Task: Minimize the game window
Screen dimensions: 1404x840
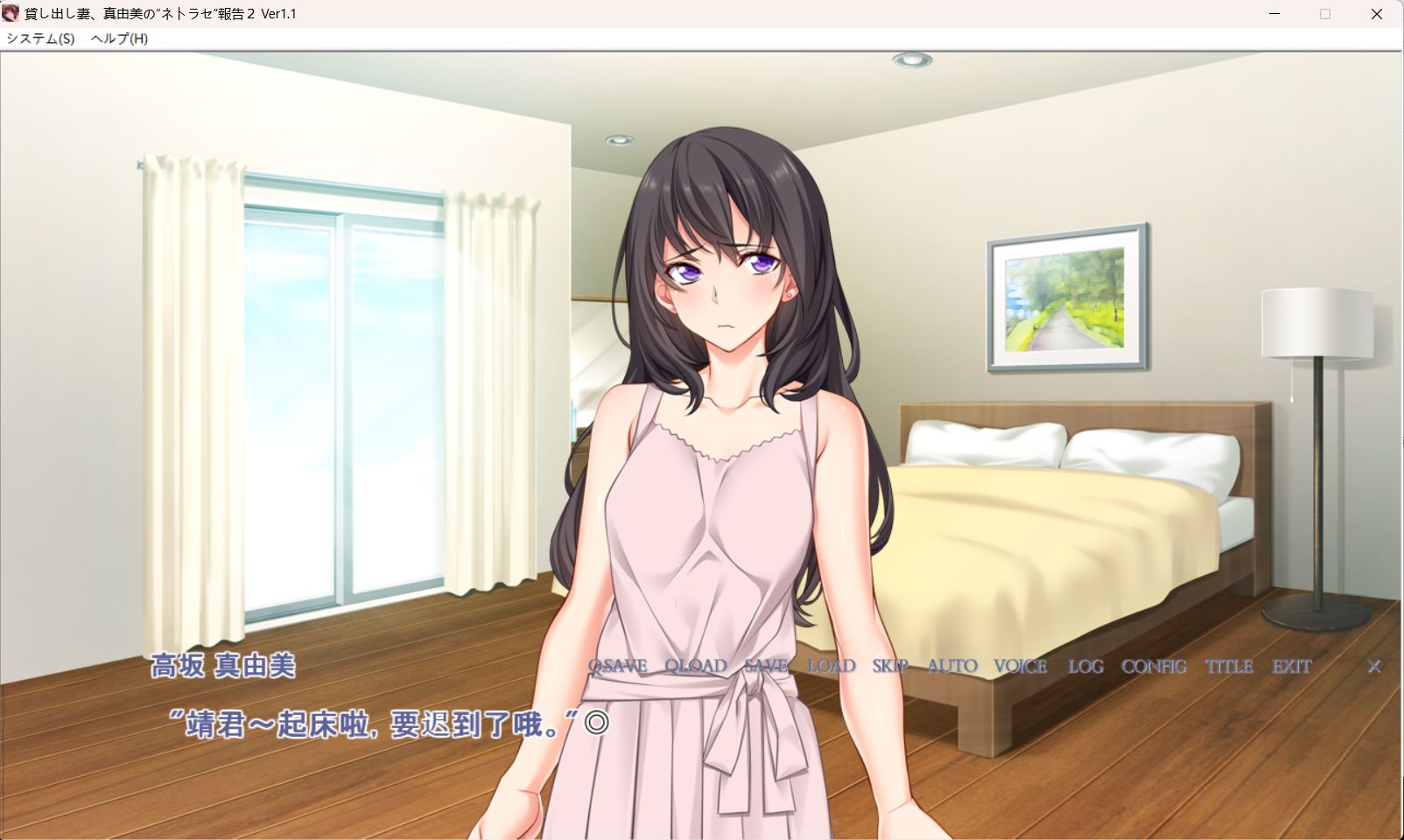Action: click(1274, 14)
